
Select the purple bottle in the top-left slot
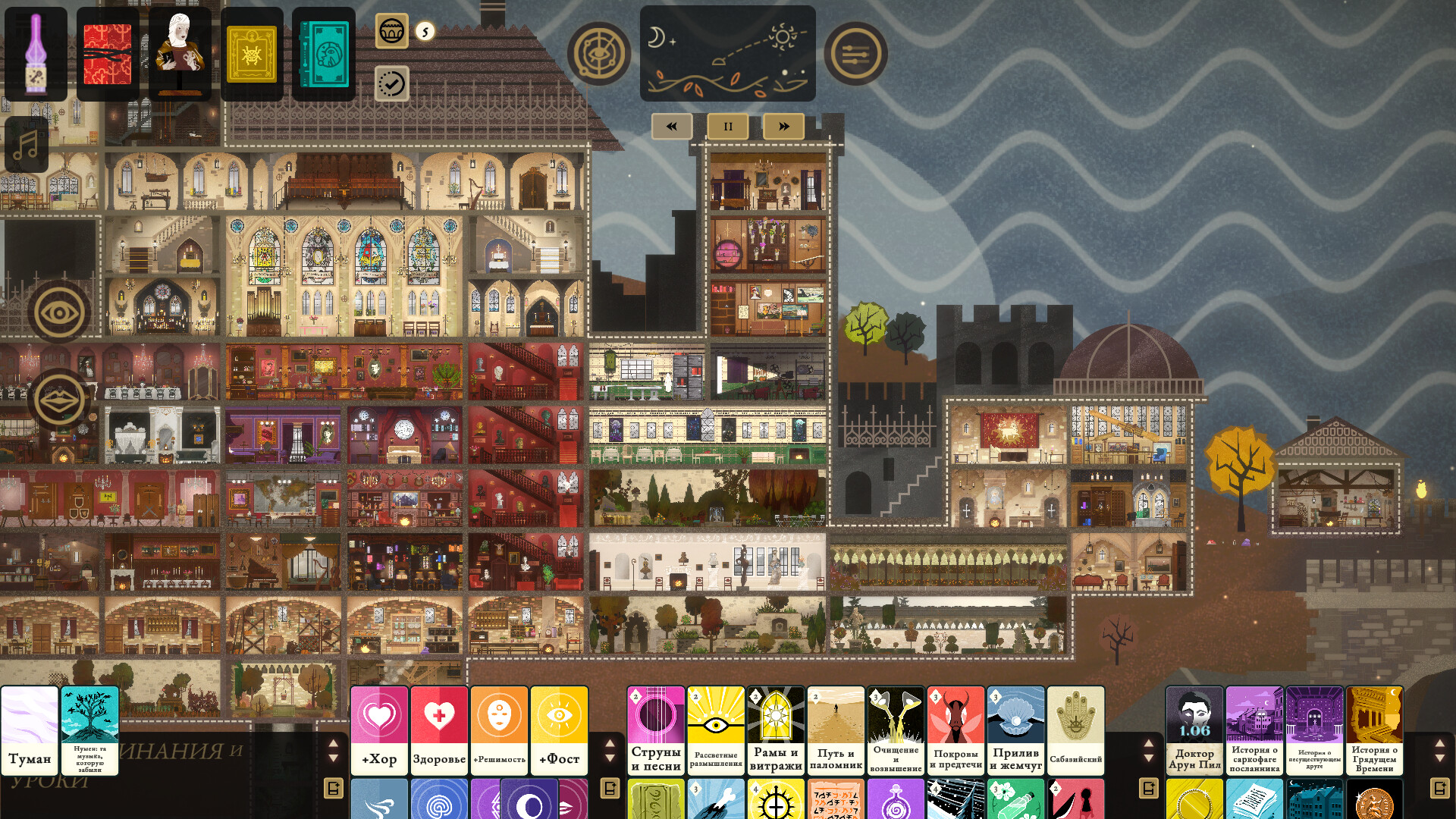pos(34,53)
